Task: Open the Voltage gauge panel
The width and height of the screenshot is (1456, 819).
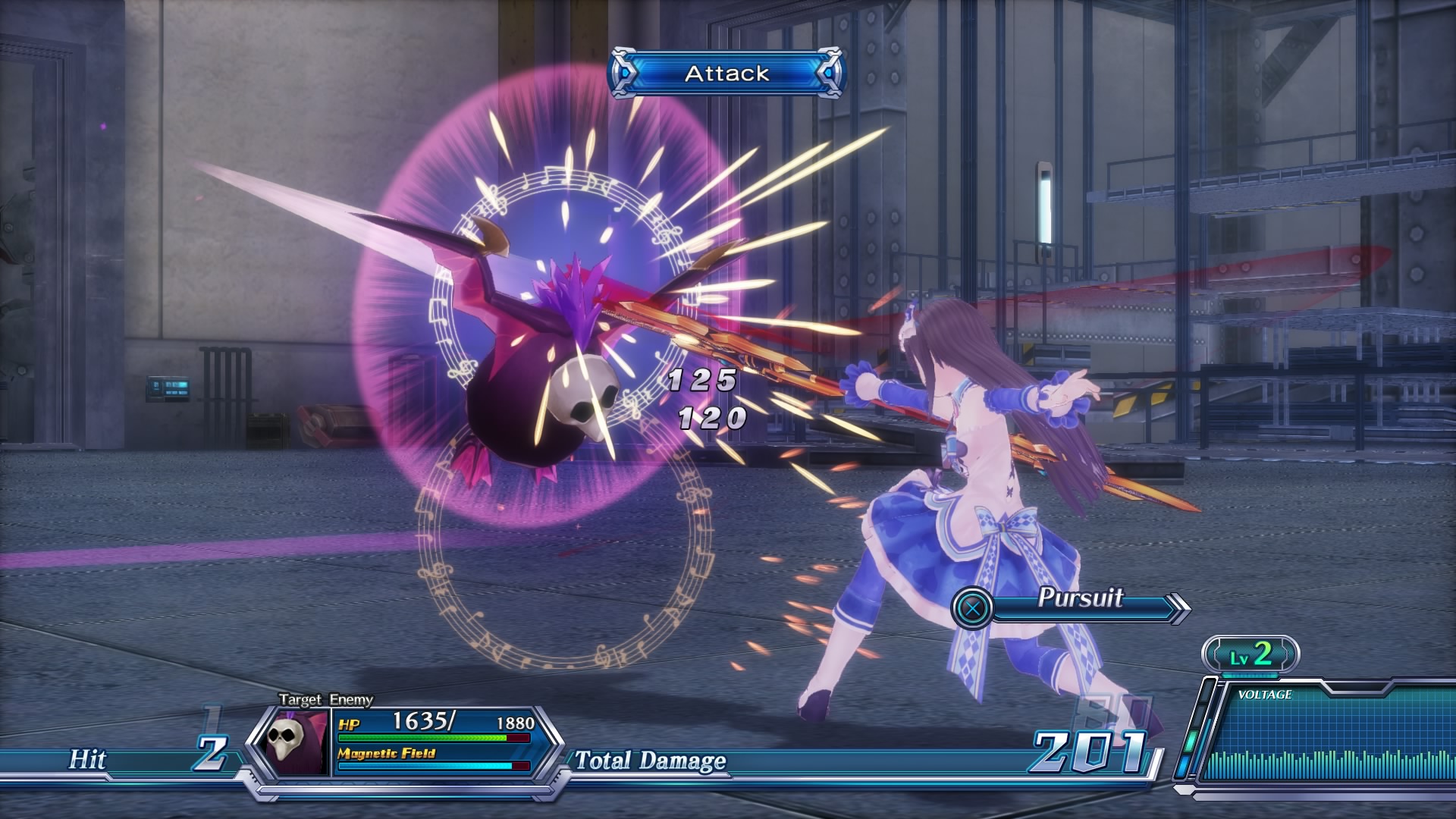Action: click(x=1323, y=736)
